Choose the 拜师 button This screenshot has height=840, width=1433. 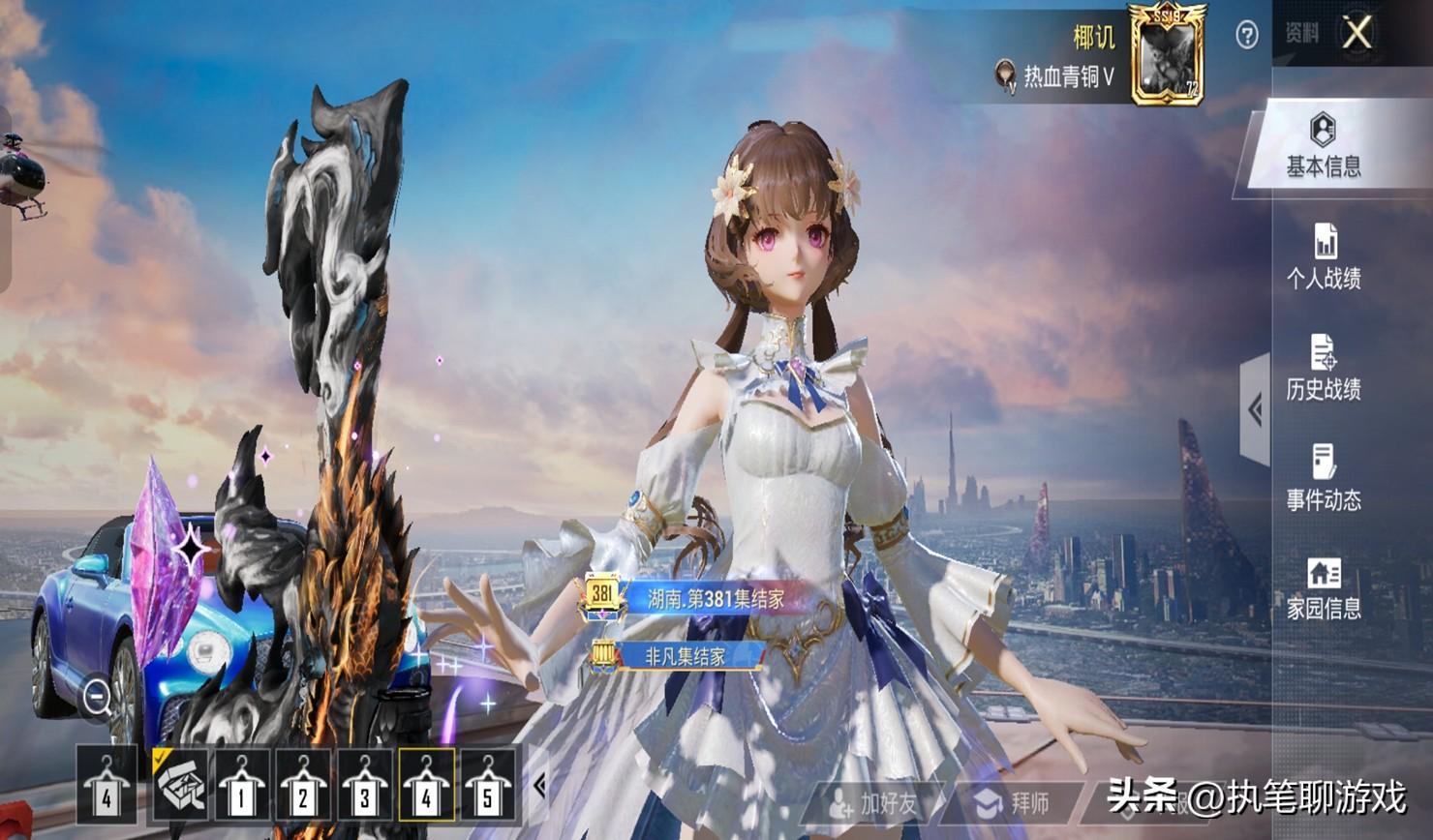[x=1014, y=802]
